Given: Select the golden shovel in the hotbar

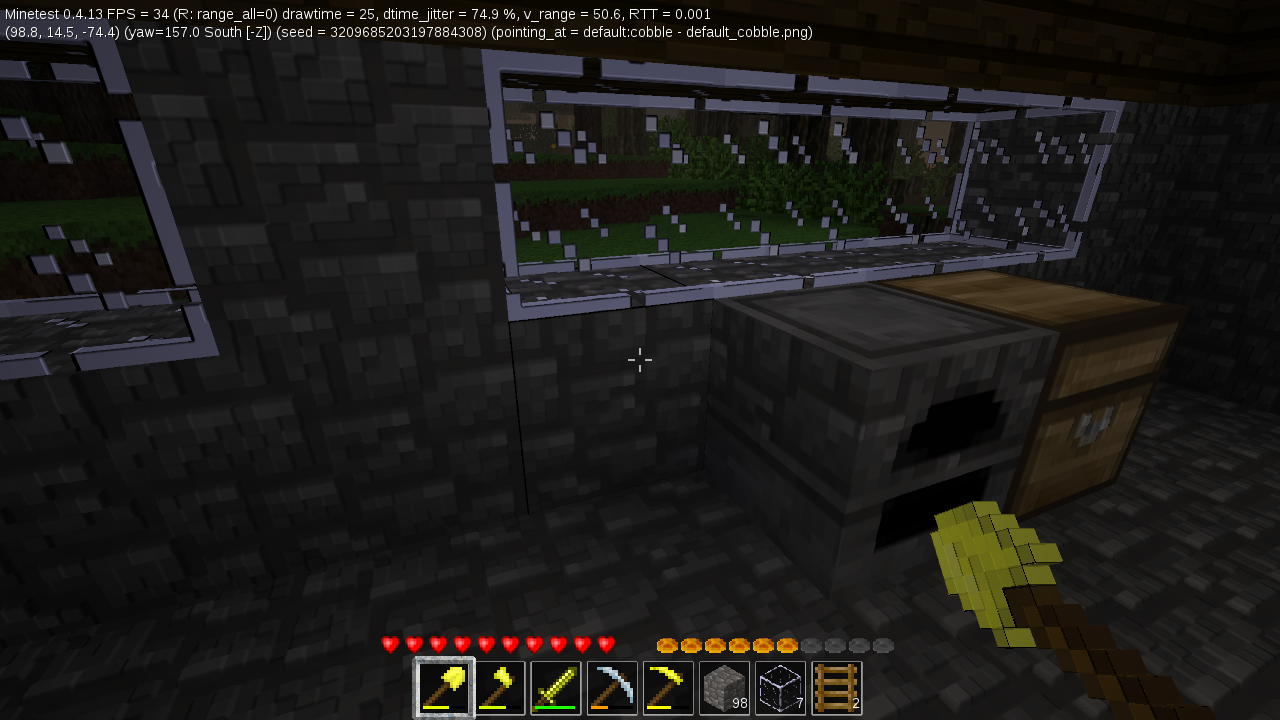Looking at the screenshot, I should (443, 687).
